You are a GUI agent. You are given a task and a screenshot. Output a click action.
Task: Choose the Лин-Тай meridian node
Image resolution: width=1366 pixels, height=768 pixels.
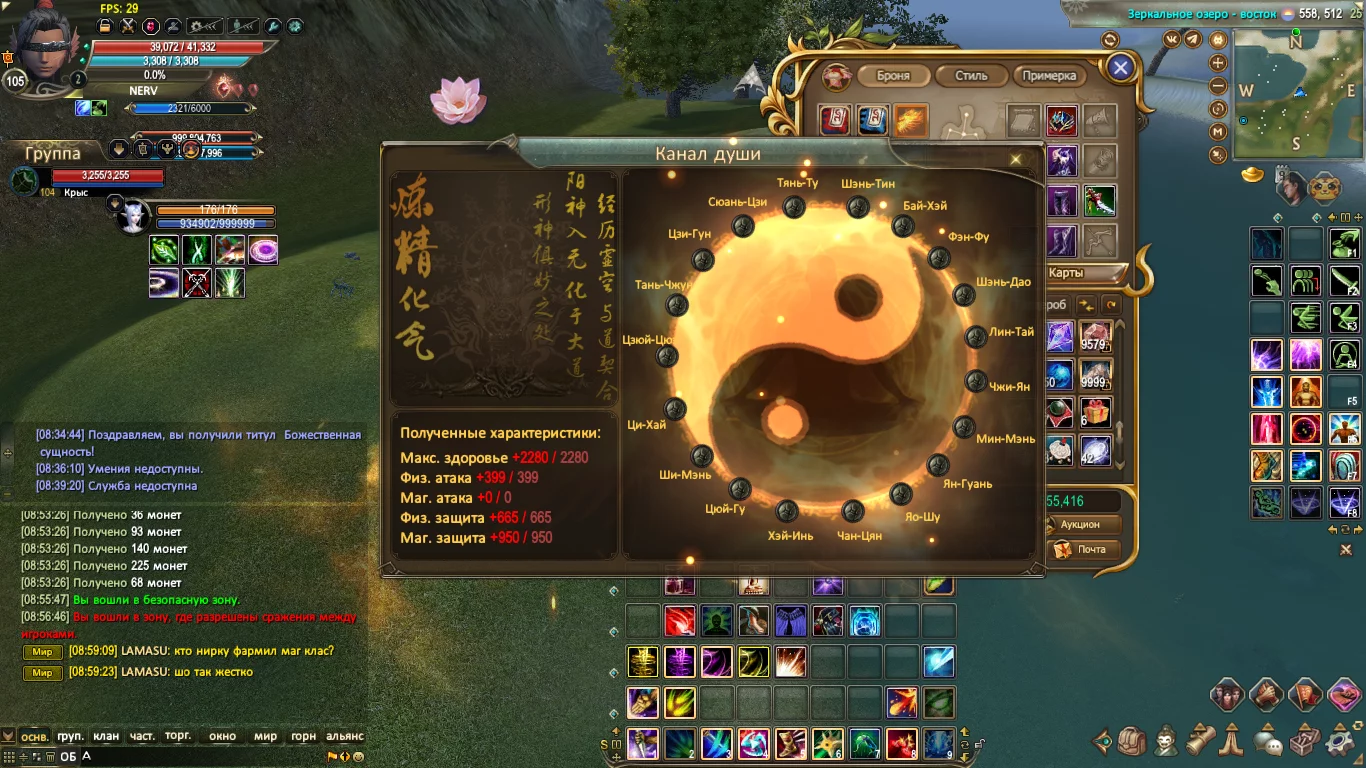pos(976,336)
